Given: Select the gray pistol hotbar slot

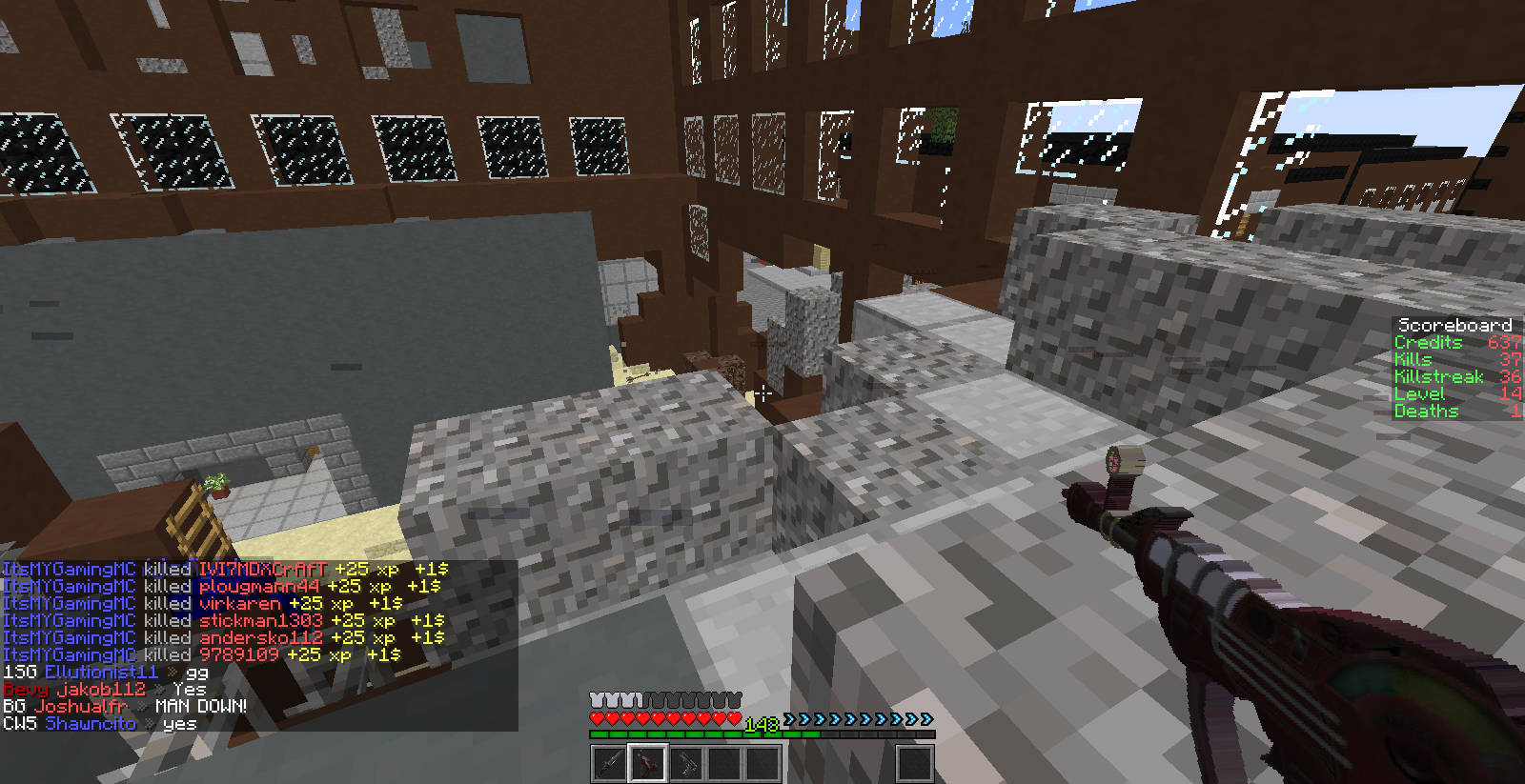Looking at the screenshot, I should click(685, 763).
